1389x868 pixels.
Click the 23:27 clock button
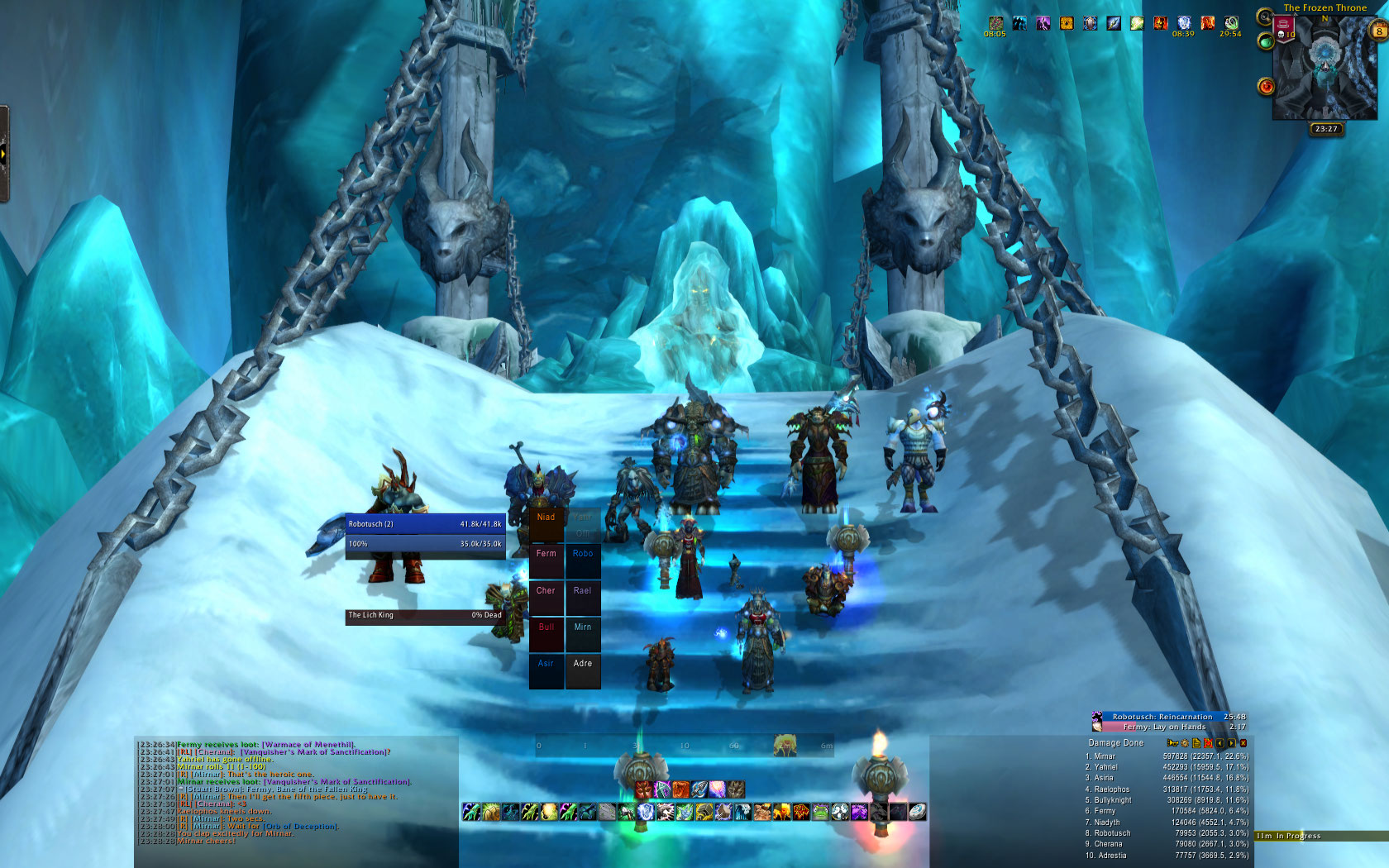(1326, 129)
